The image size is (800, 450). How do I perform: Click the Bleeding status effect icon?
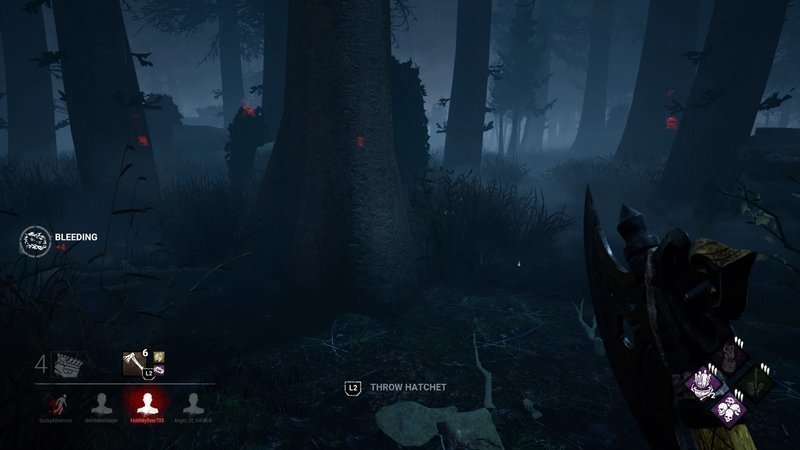pos(33,240)
